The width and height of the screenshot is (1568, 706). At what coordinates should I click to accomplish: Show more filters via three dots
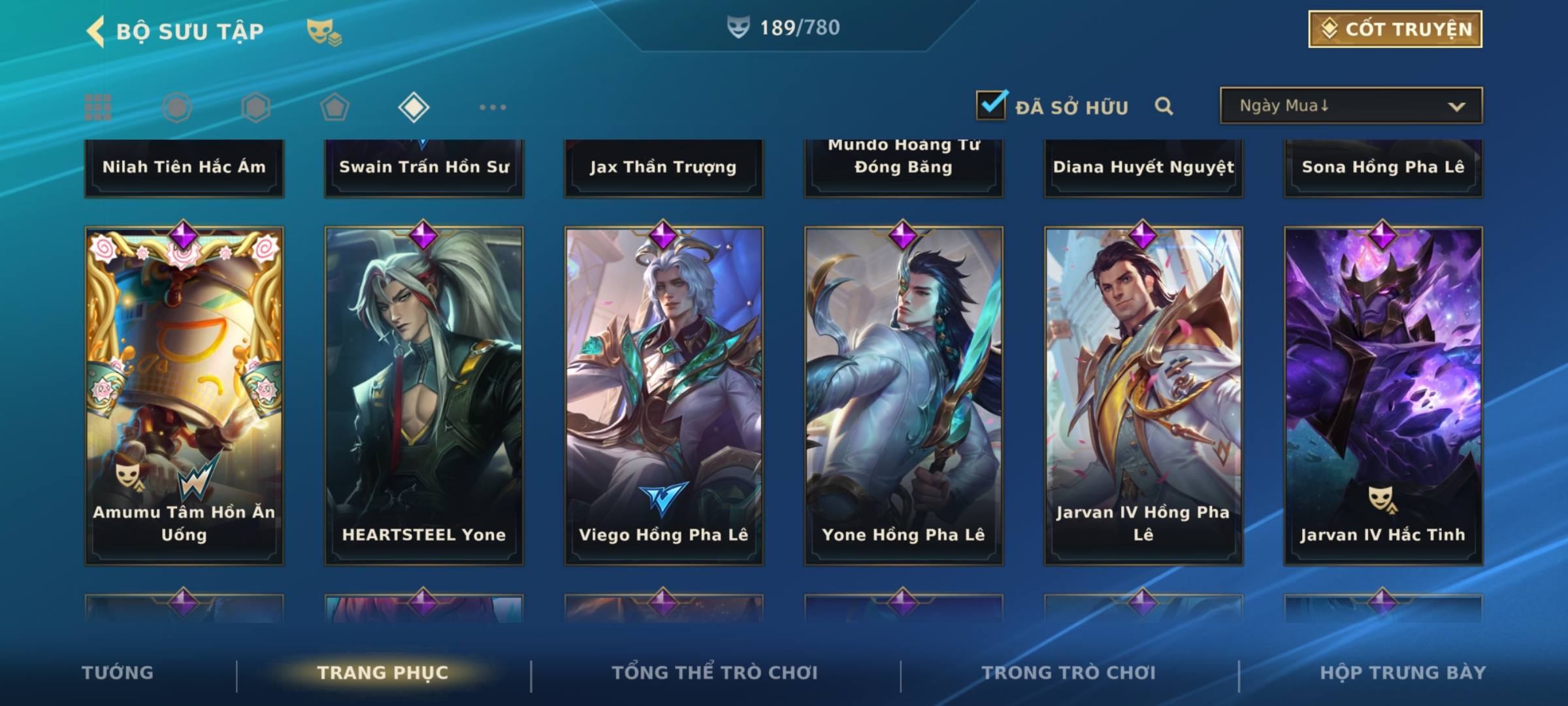click(493, 107)
